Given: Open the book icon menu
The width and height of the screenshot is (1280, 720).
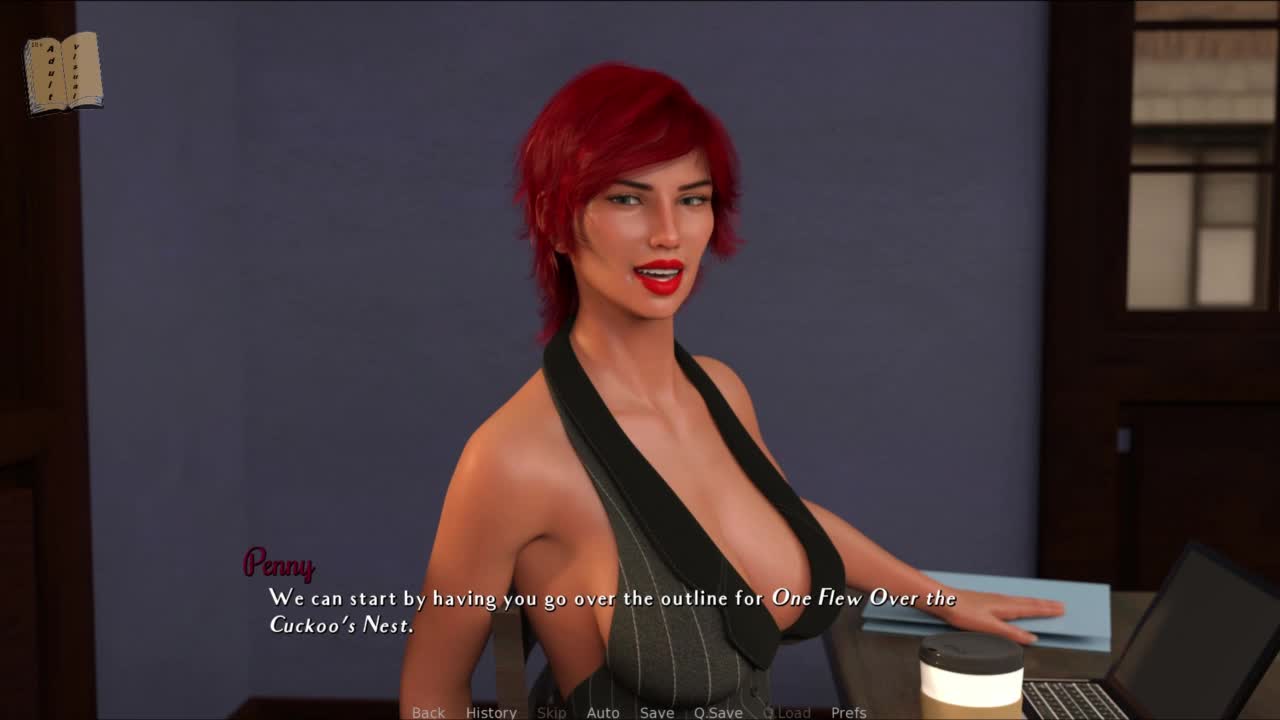Looking at the screenshot, I should [63, 73].
